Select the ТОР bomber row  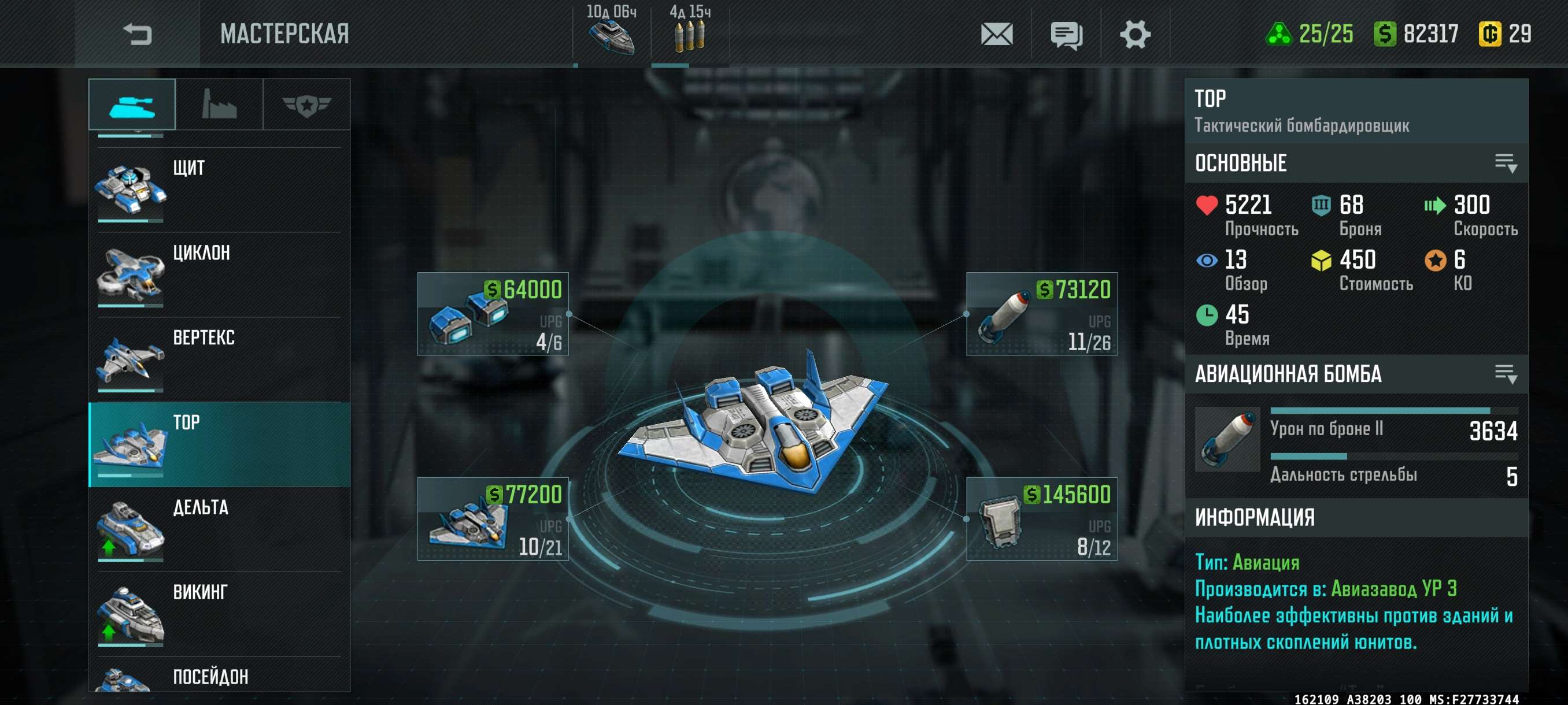pos(219,444)
